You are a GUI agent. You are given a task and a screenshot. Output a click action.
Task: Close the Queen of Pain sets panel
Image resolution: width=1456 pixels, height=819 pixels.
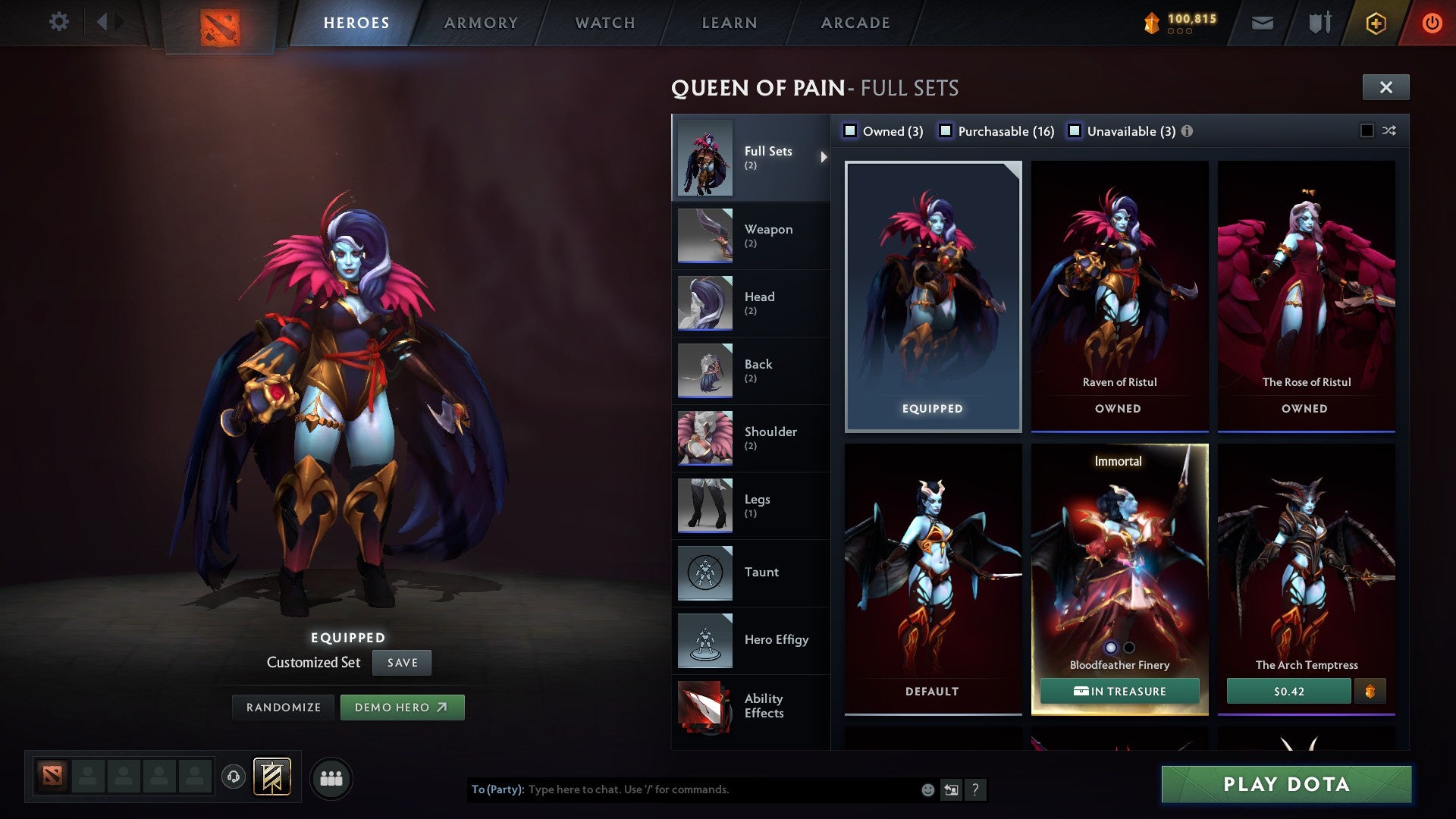1385,87
